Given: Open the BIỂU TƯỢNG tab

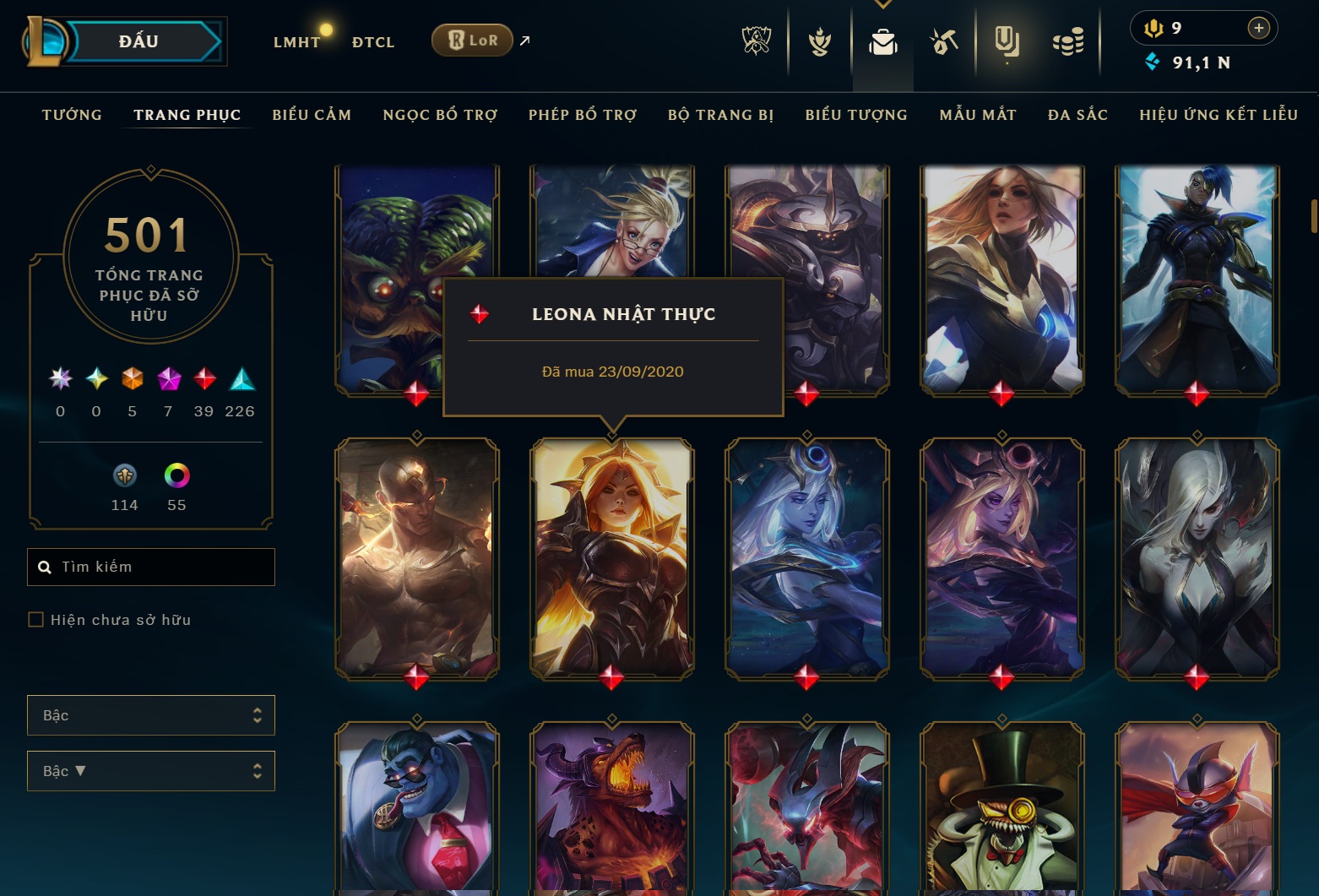Looking at the screenshot, I should [x=855, y=114].
